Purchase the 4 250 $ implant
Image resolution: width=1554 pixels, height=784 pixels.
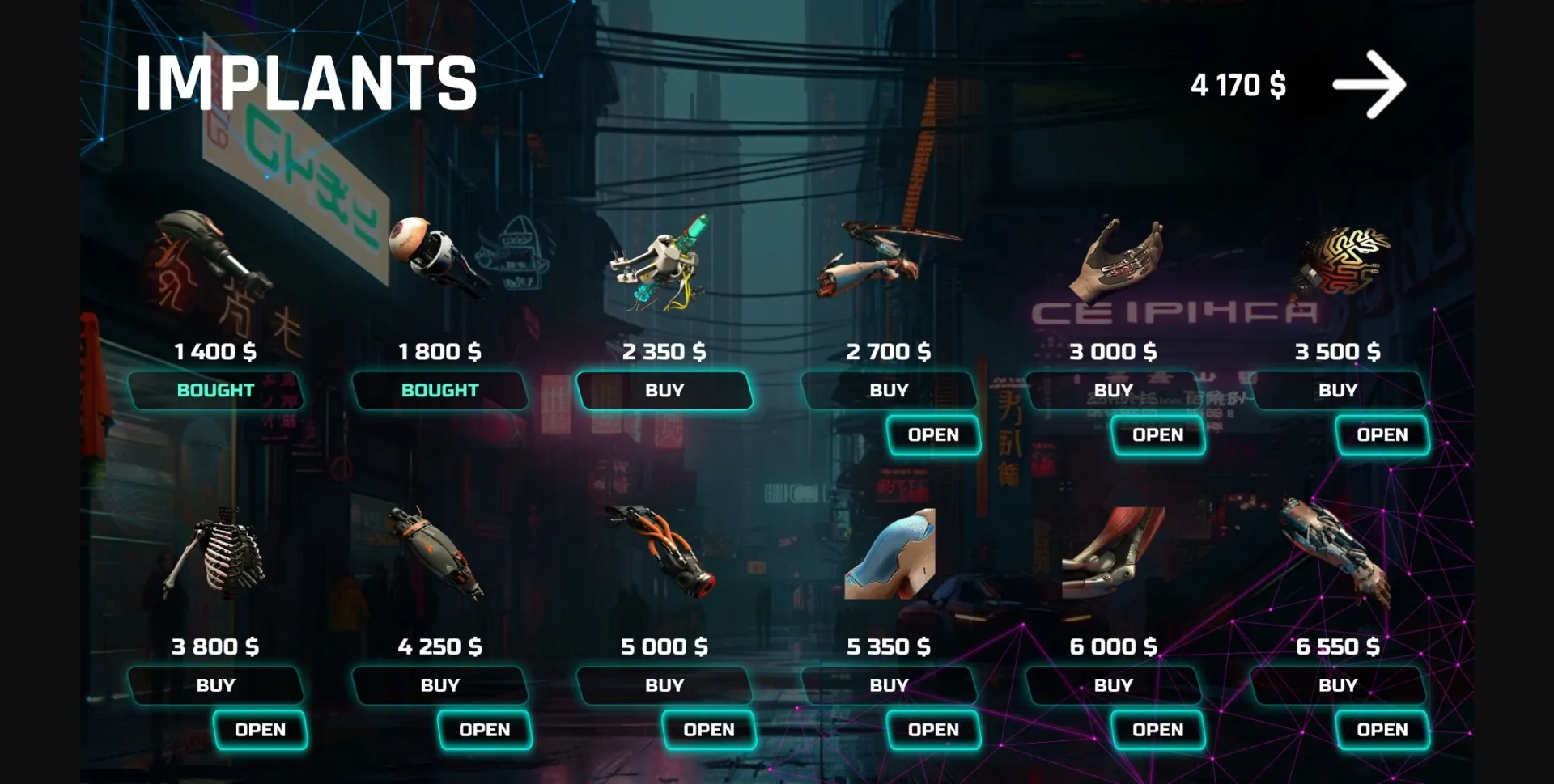(x=439, y=685)
